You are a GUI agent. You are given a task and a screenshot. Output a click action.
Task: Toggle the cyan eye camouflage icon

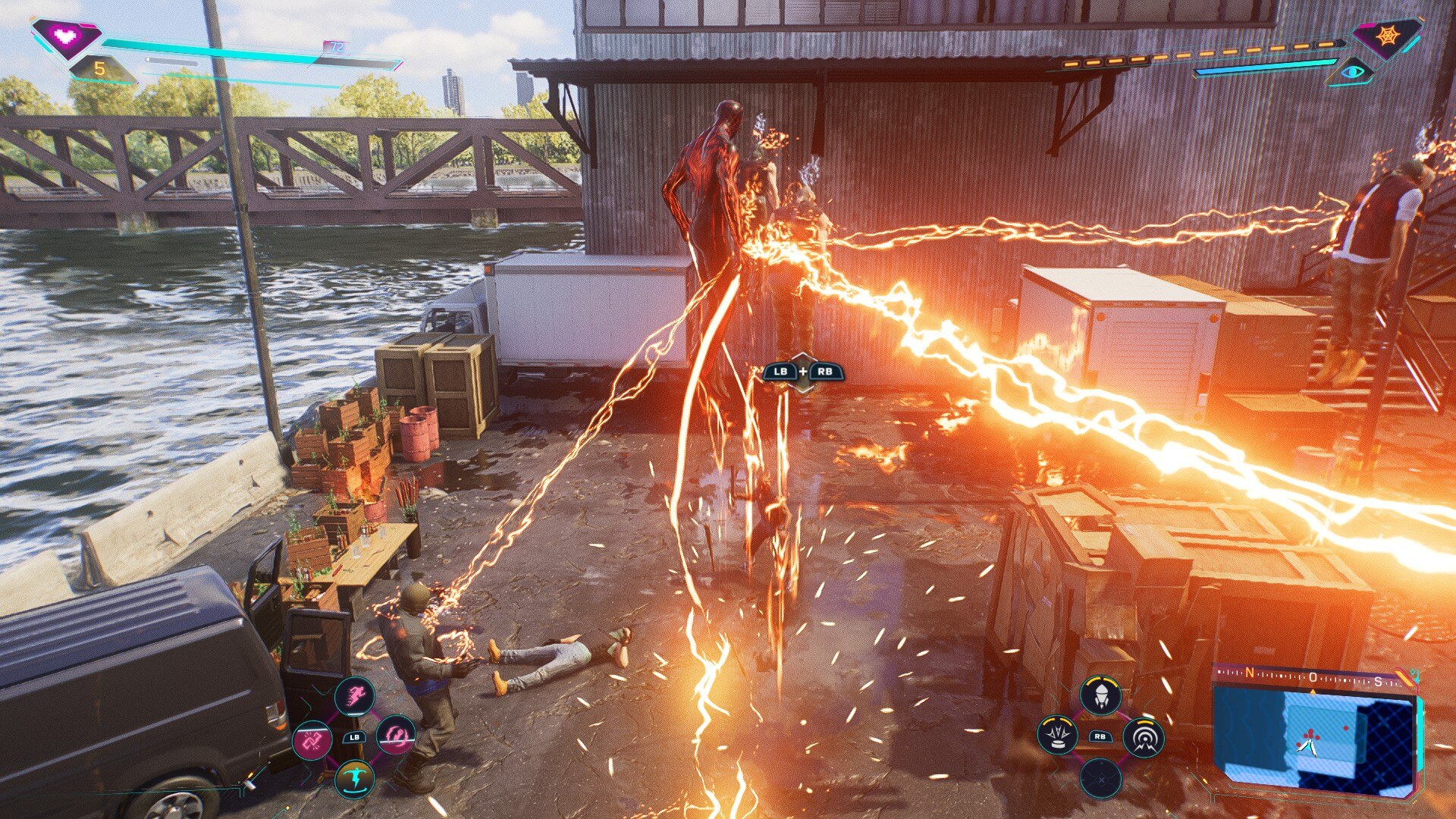coord(1353,73)
